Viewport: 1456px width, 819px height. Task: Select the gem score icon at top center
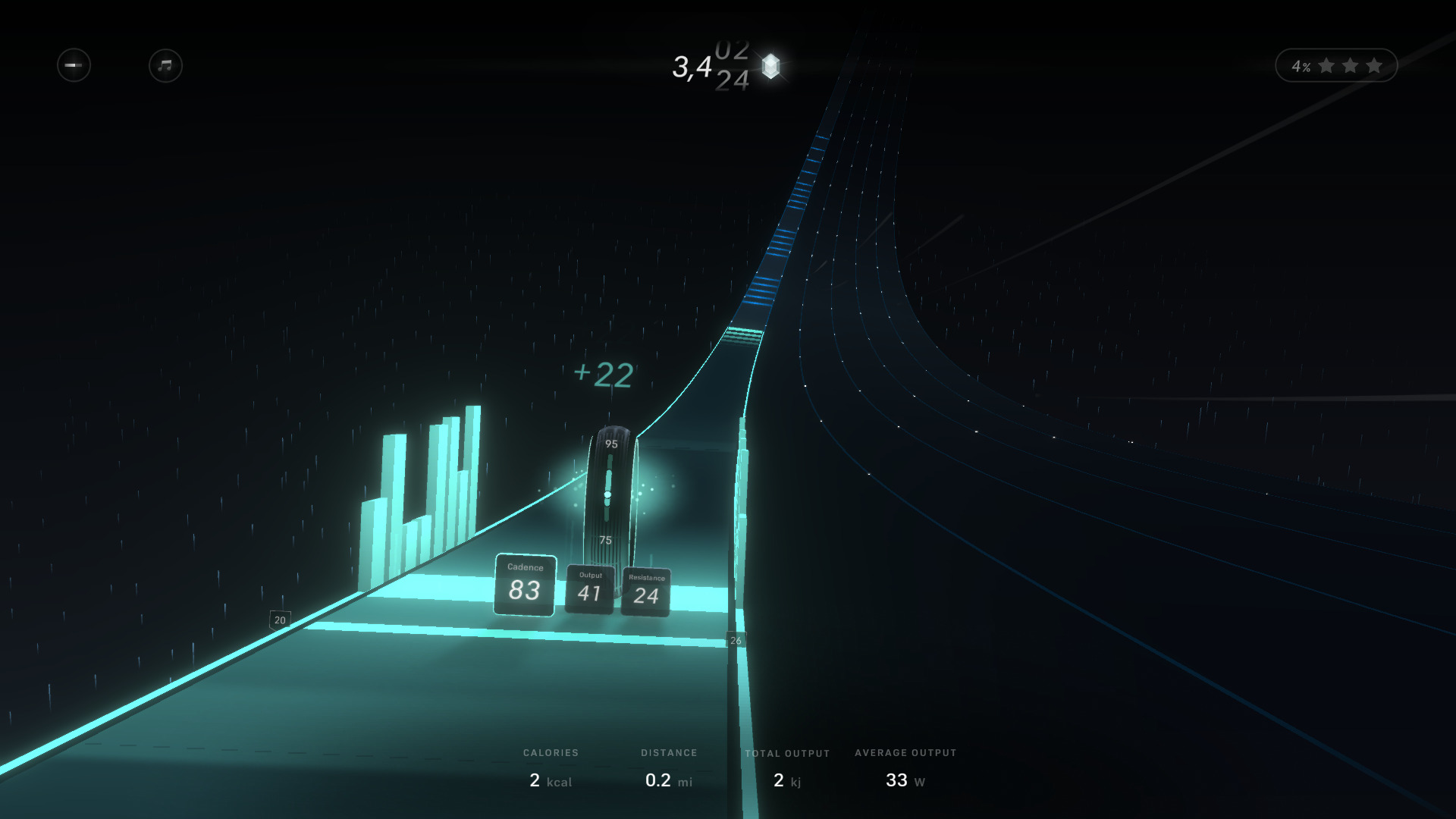point(770,67)
